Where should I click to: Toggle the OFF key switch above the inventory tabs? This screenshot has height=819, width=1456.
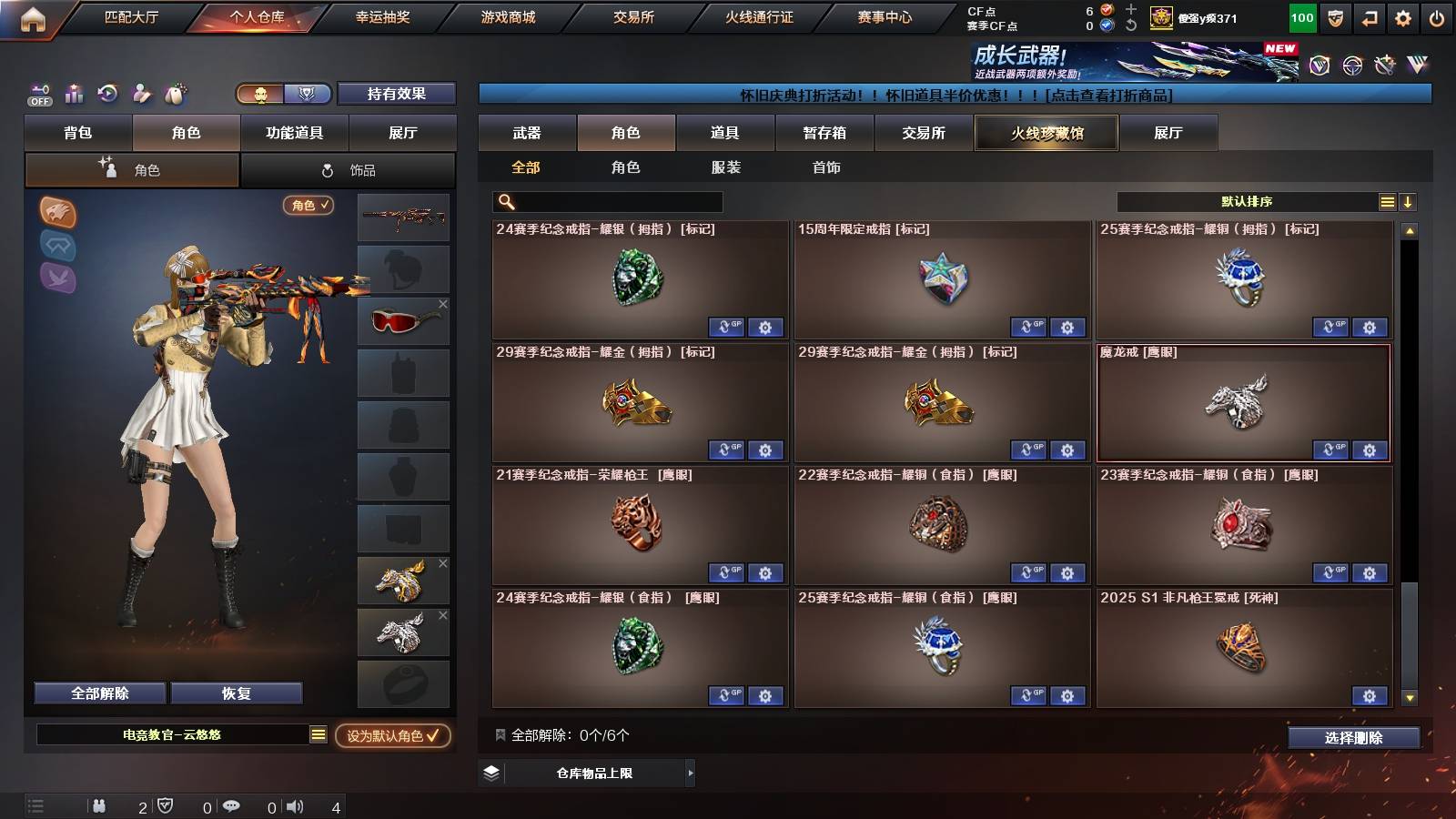point(38,92)
